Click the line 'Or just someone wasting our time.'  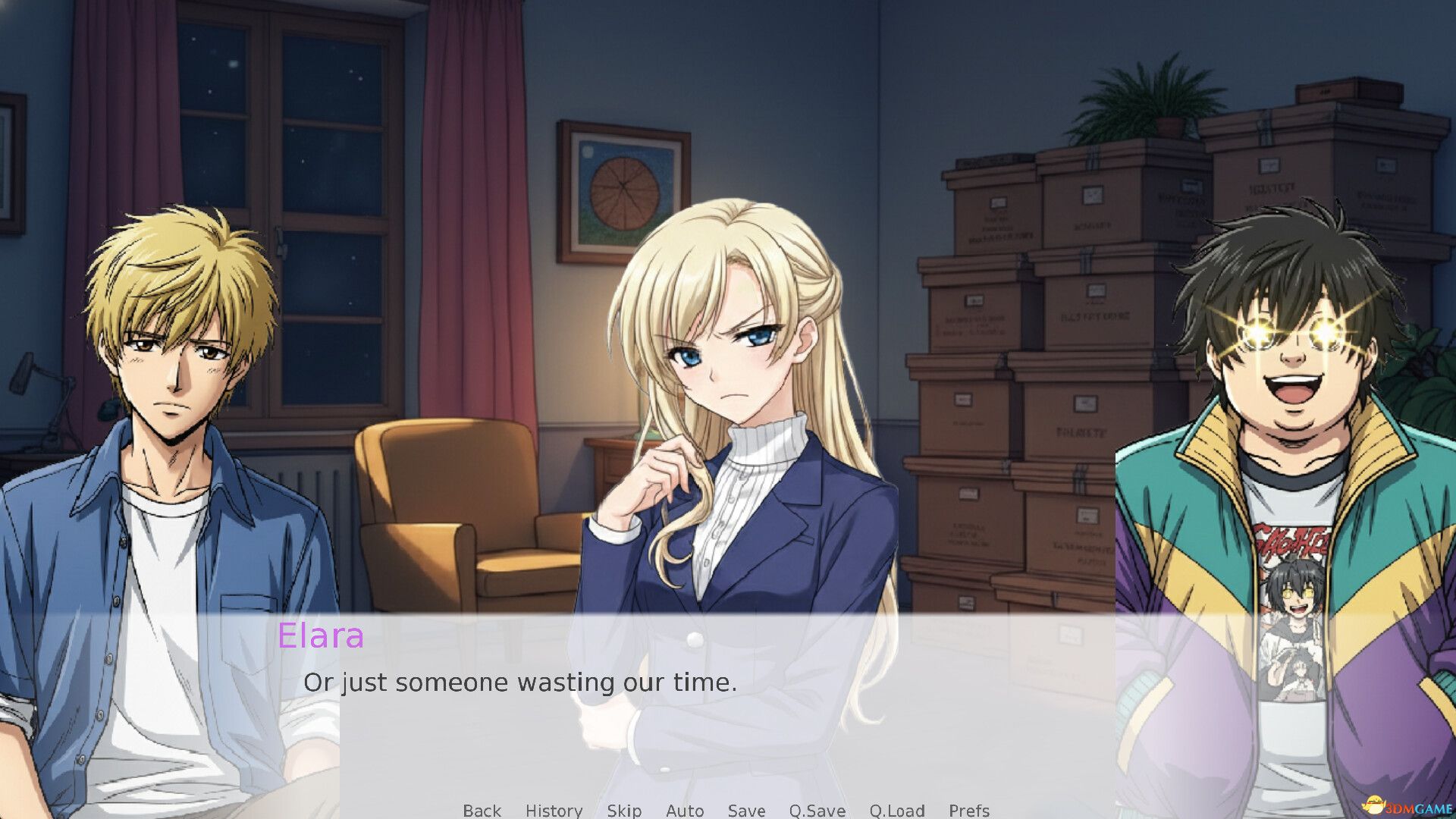[x=520, y=682]
